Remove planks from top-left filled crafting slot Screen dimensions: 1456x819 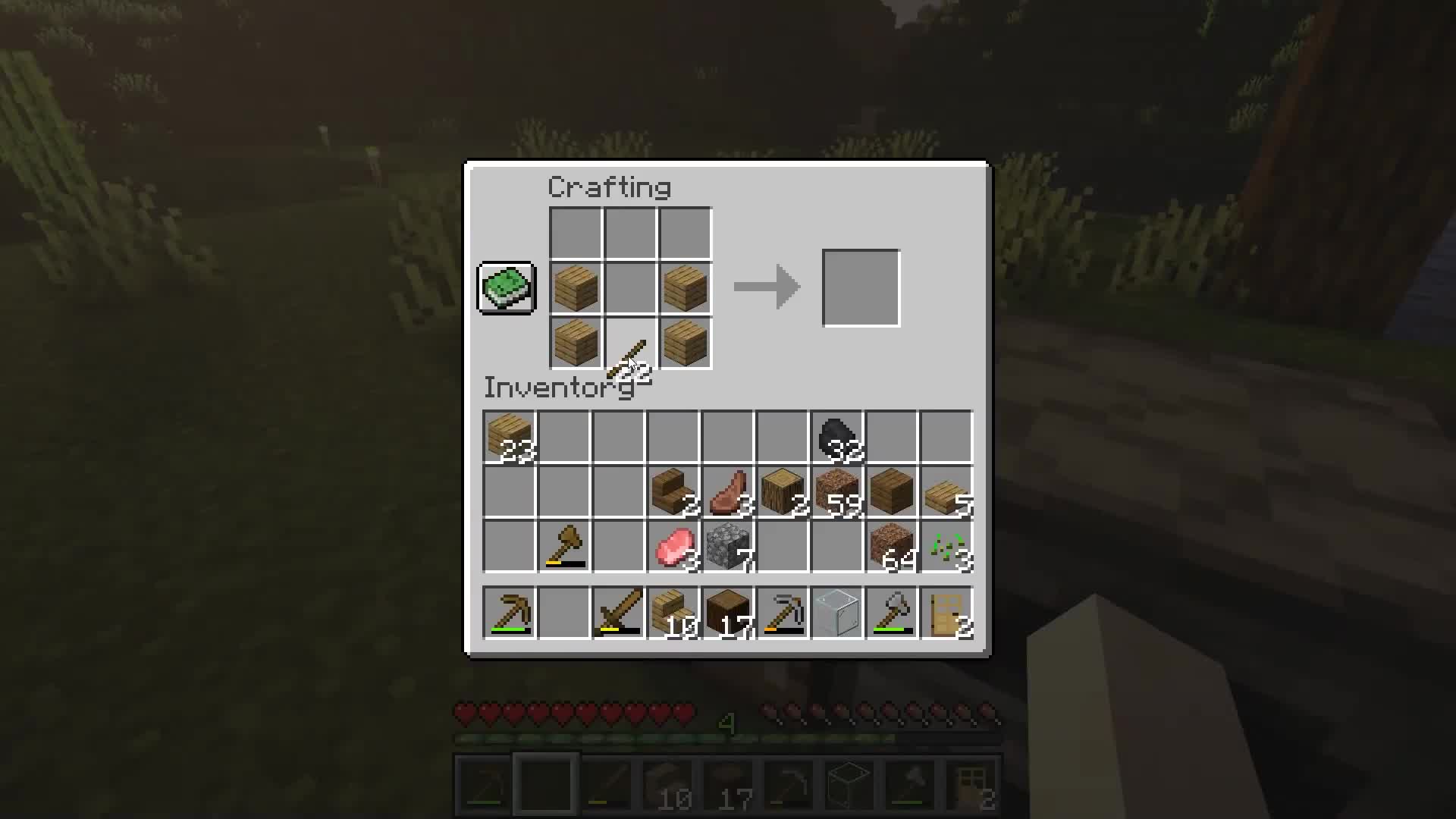(x=574, y=287)
